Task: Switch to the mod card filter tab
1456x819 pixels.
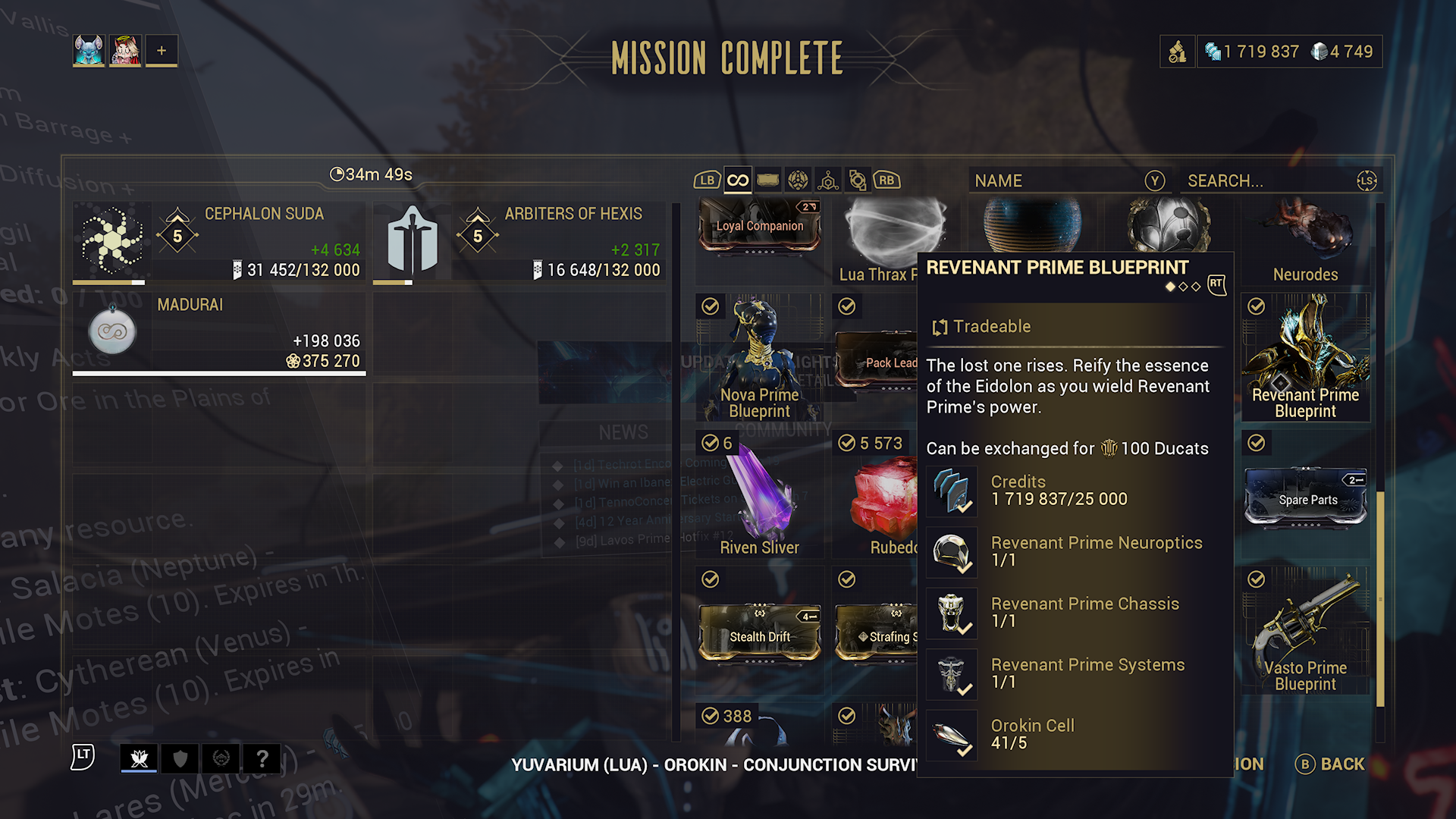Action: click(767, 180)
